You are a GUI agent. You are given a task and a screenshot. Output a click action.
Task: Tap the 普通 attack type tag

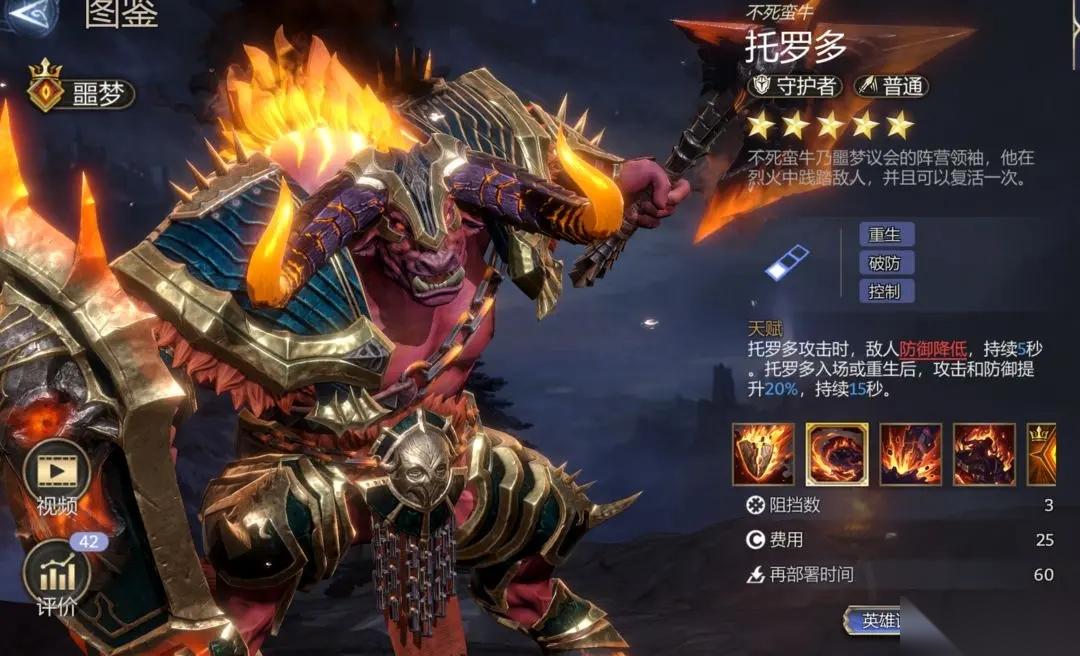click(x=892, y=86)
